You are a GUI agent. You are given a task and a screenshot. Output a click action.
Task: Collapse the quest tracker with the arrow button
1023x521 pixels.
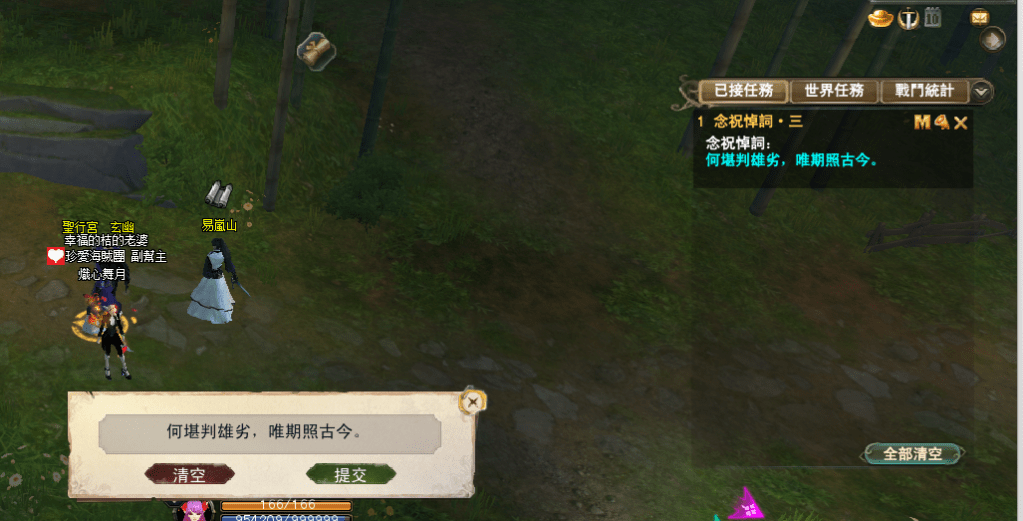pos(982,91)
